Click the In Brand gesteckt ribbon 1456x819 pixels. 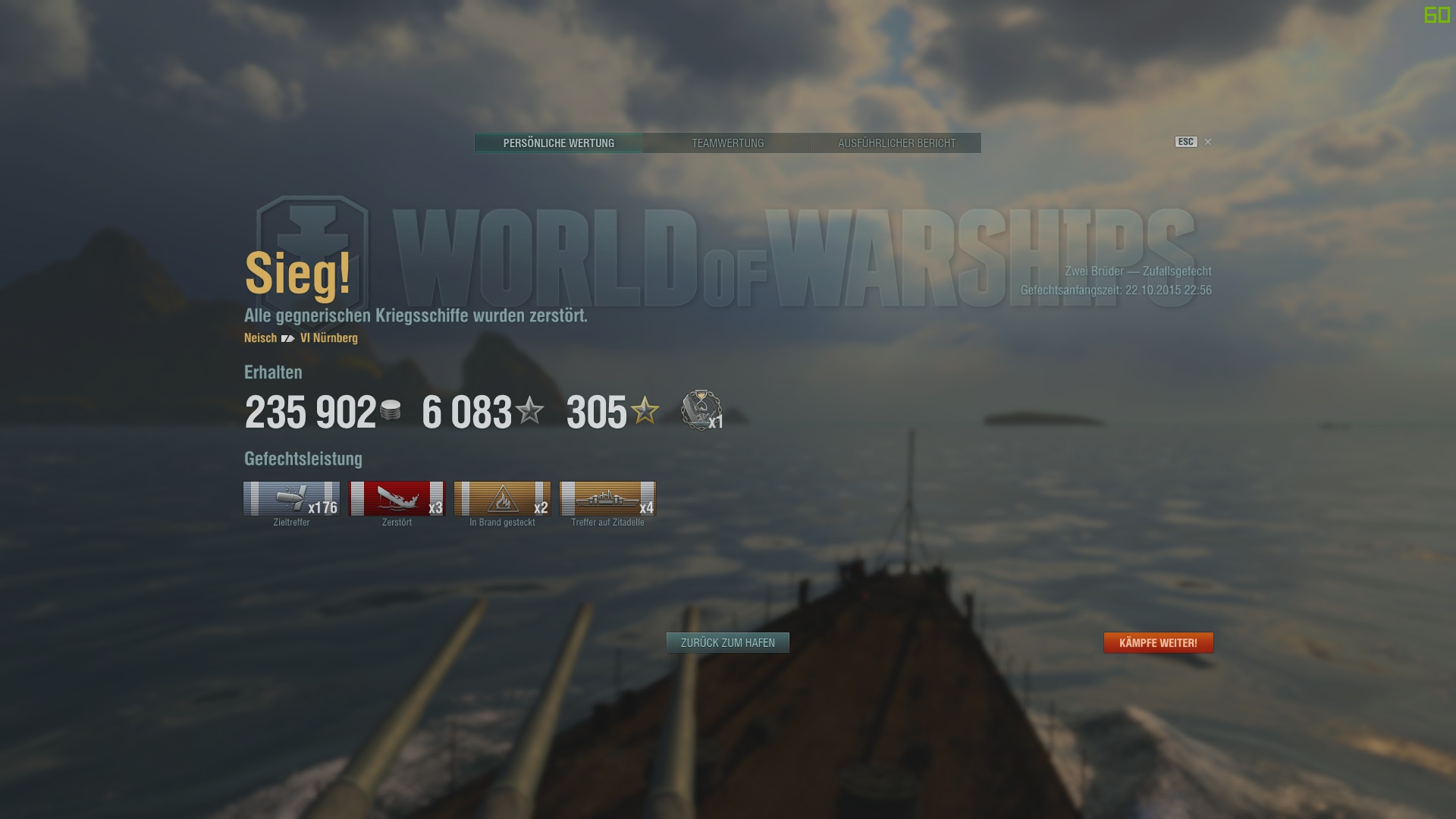coord(502,499)
